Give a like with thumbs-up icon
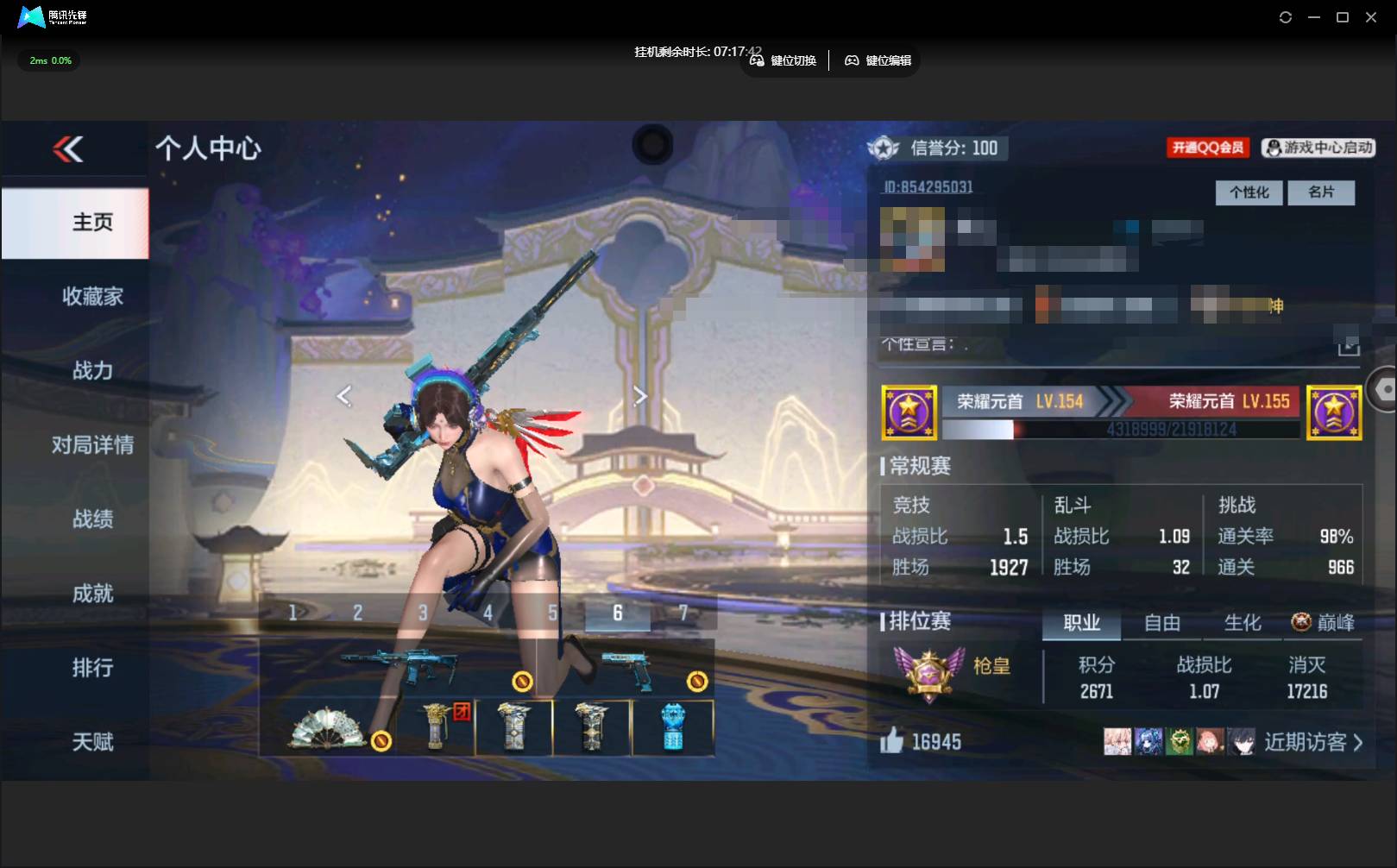 pyautogui.click(x=891, y=740)
